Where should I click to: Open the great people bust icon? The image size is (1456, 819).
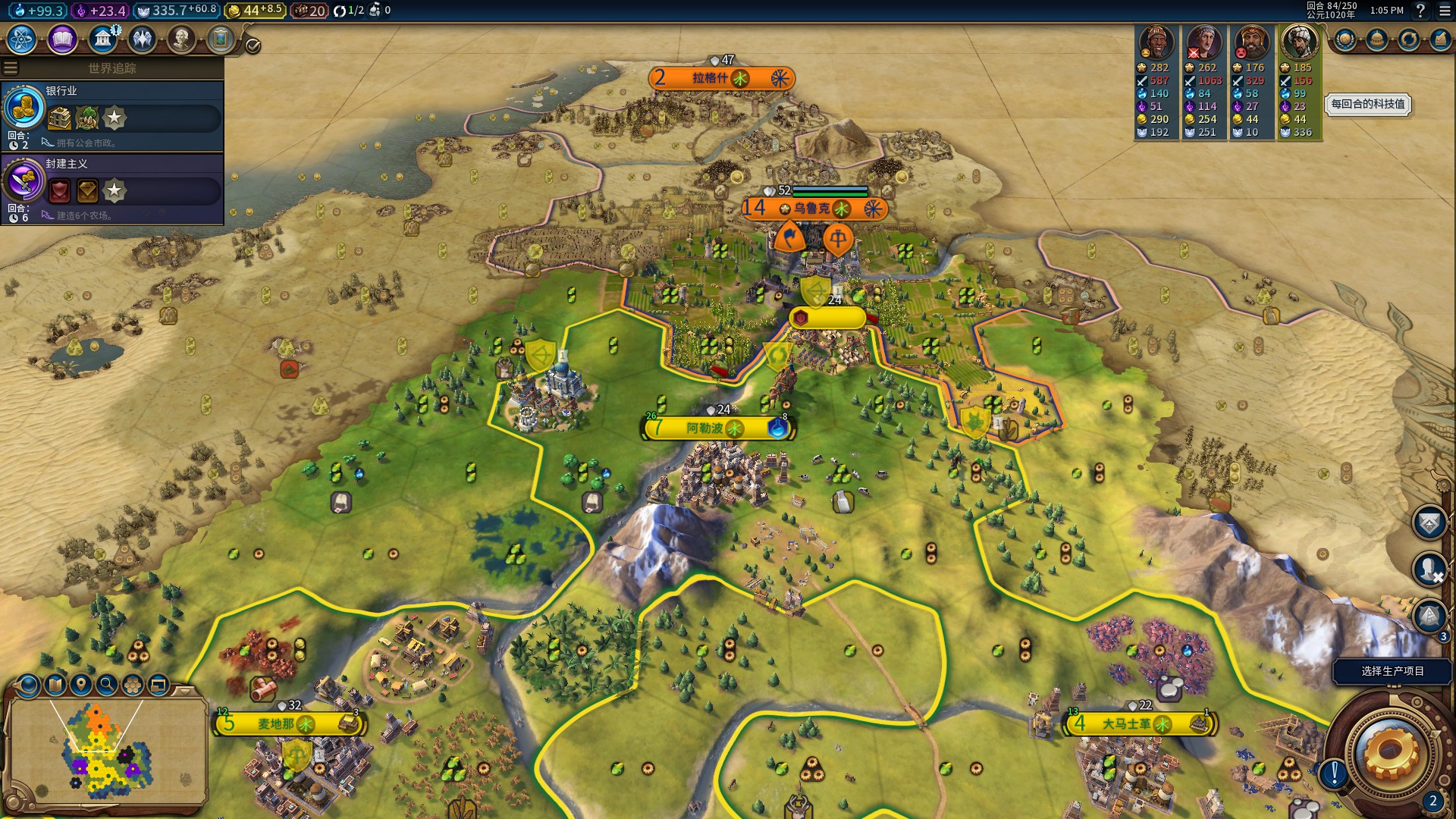(x=181, y=39)
